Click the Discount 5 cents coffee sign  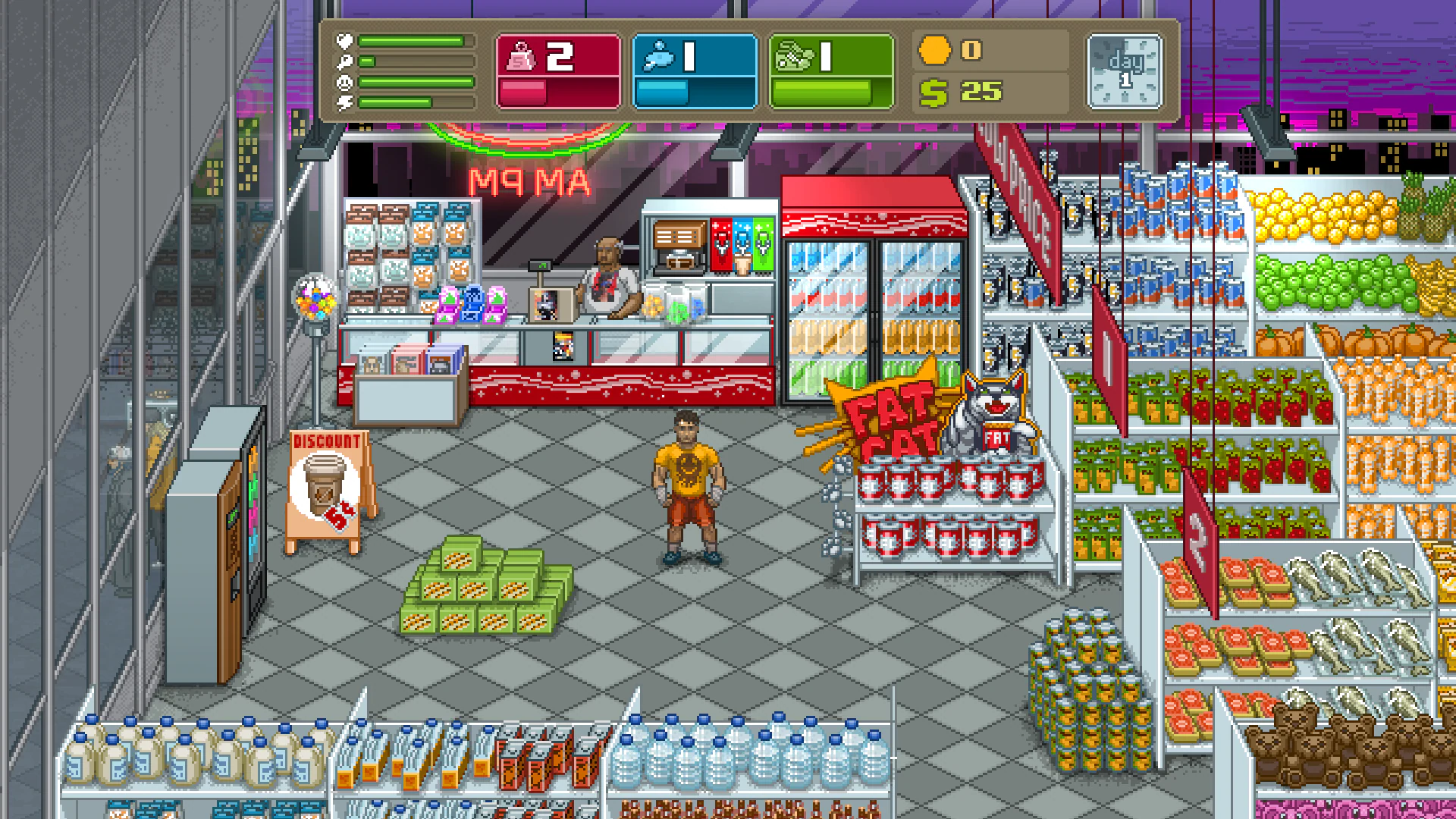tap(328, 482)
